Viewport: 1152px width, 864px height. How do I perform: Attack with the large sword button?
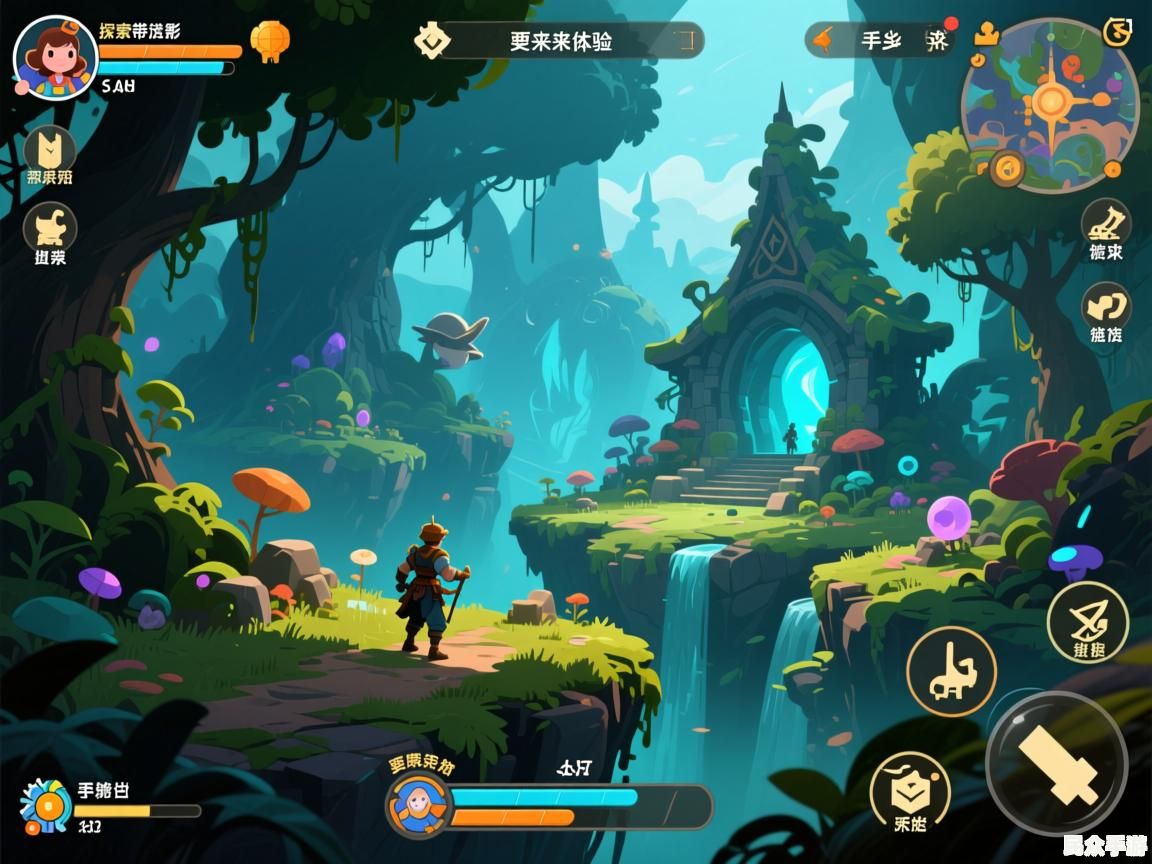[x=1057, y=763]
